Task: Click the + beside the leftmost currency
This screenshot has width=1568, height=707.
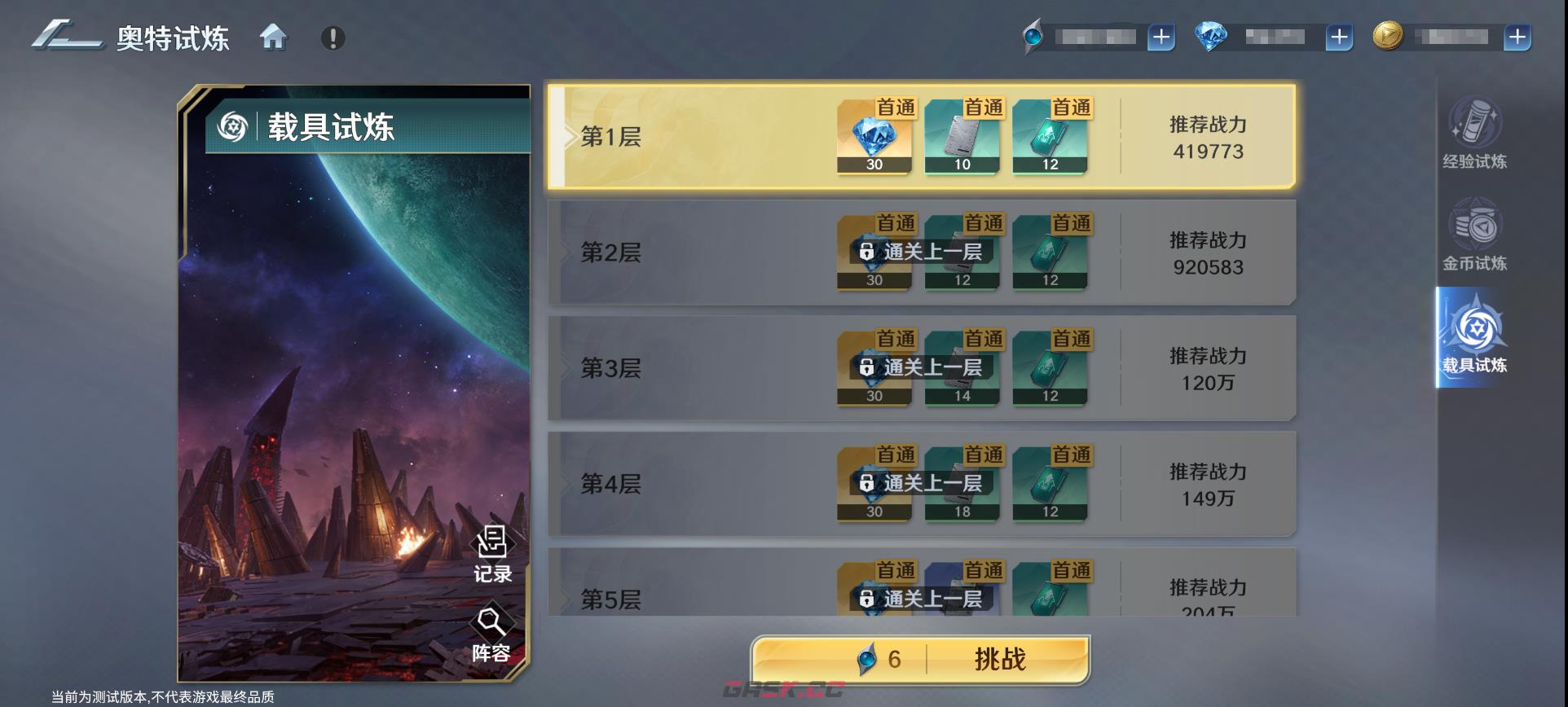Action: (1160, 36)
